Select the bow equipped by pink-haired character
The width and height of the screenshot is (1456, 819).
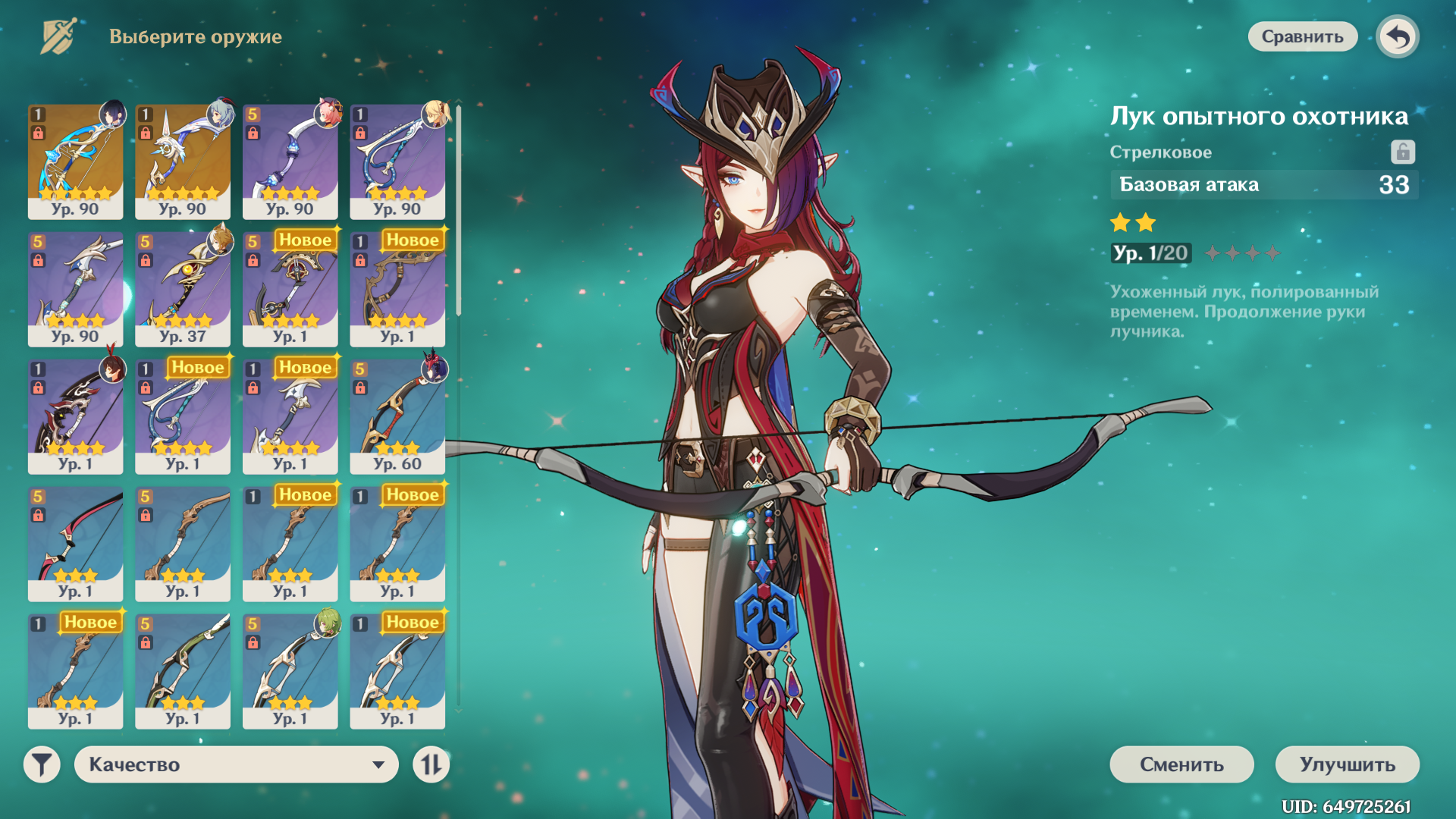point(290,162)
